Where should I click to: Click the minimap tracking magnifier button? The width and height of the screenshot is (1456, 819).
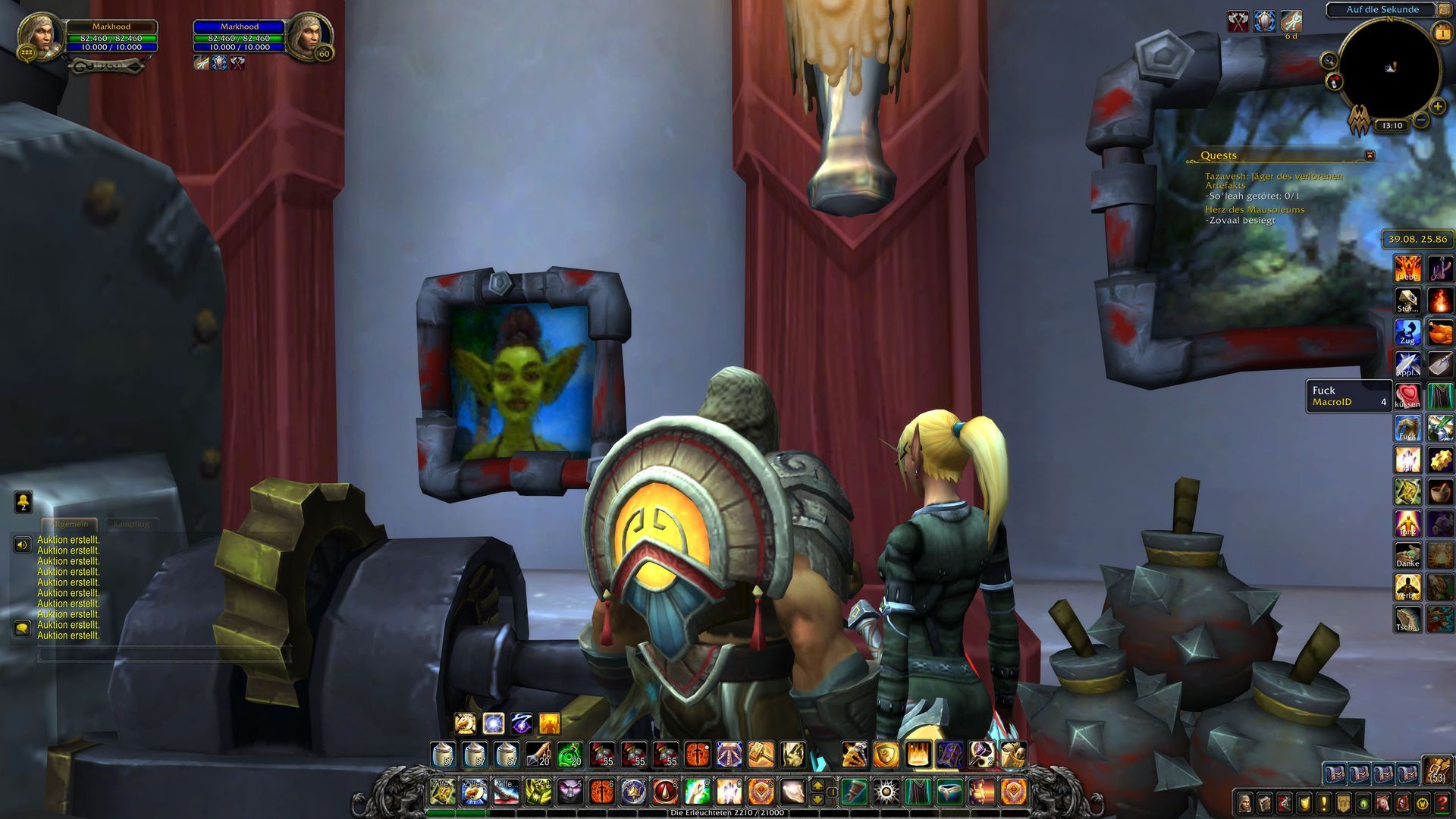click(1329, 61)
